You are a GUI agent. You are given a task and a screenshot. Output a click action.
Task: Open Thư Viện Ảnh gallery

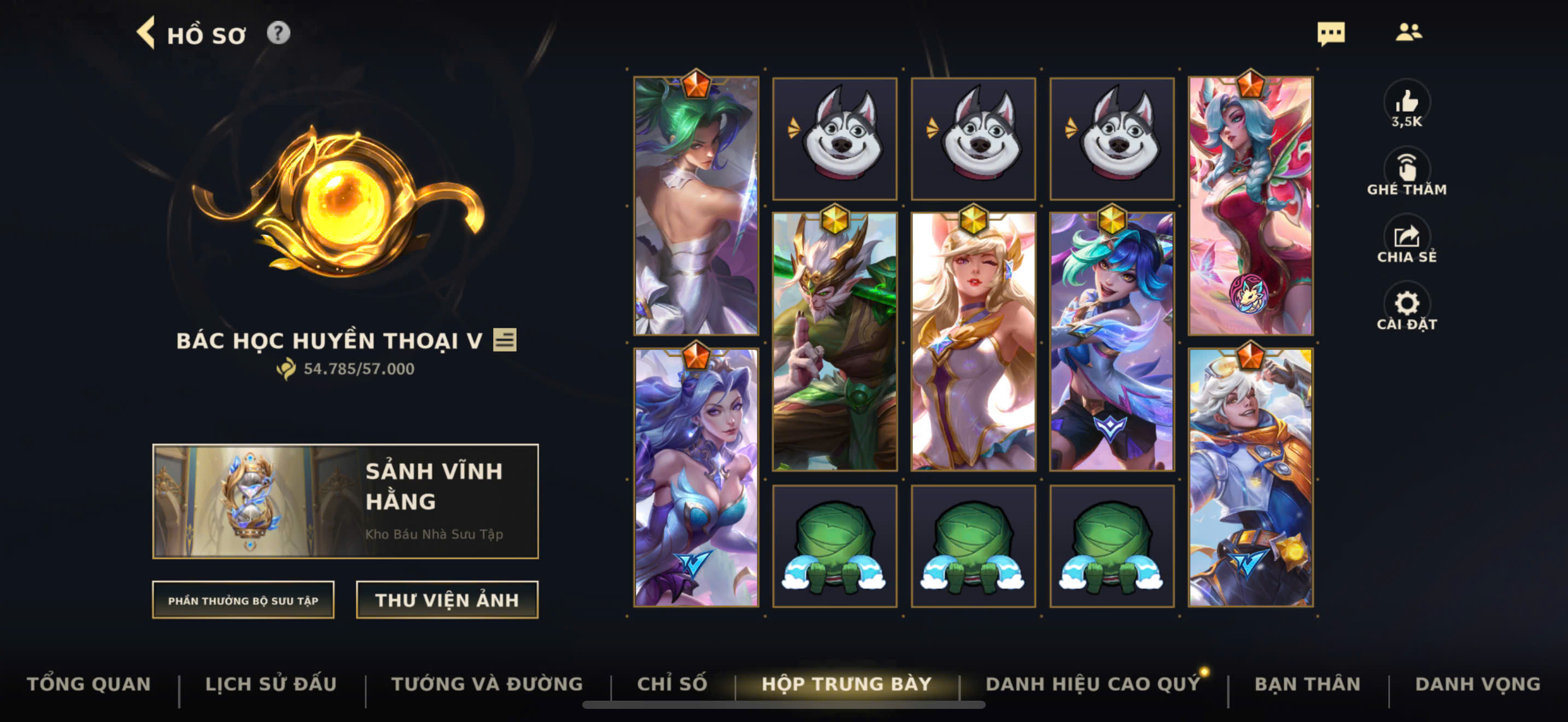tap(447, 600)
